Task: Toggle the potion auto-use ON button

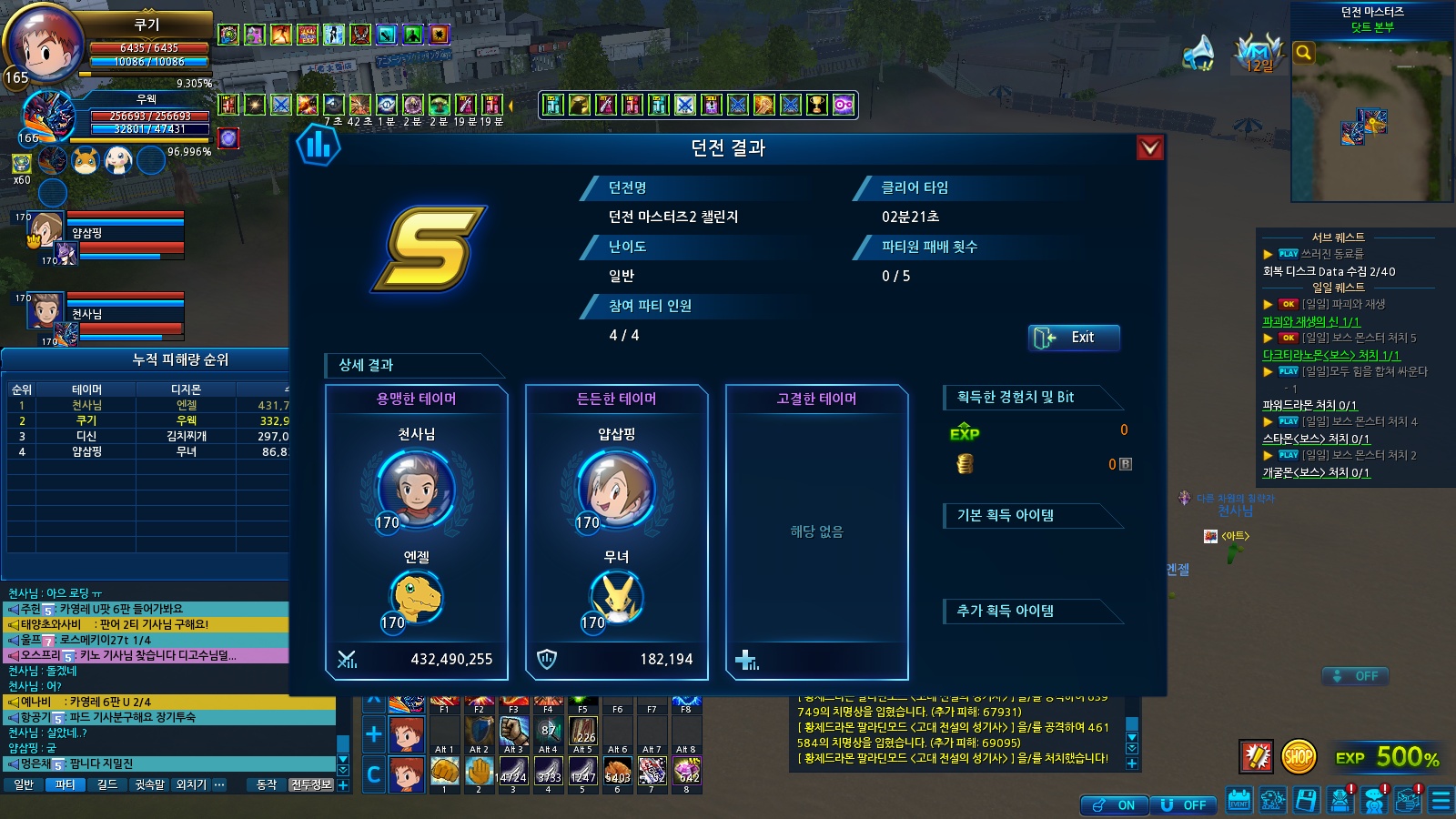Action: pos(1114,805)
